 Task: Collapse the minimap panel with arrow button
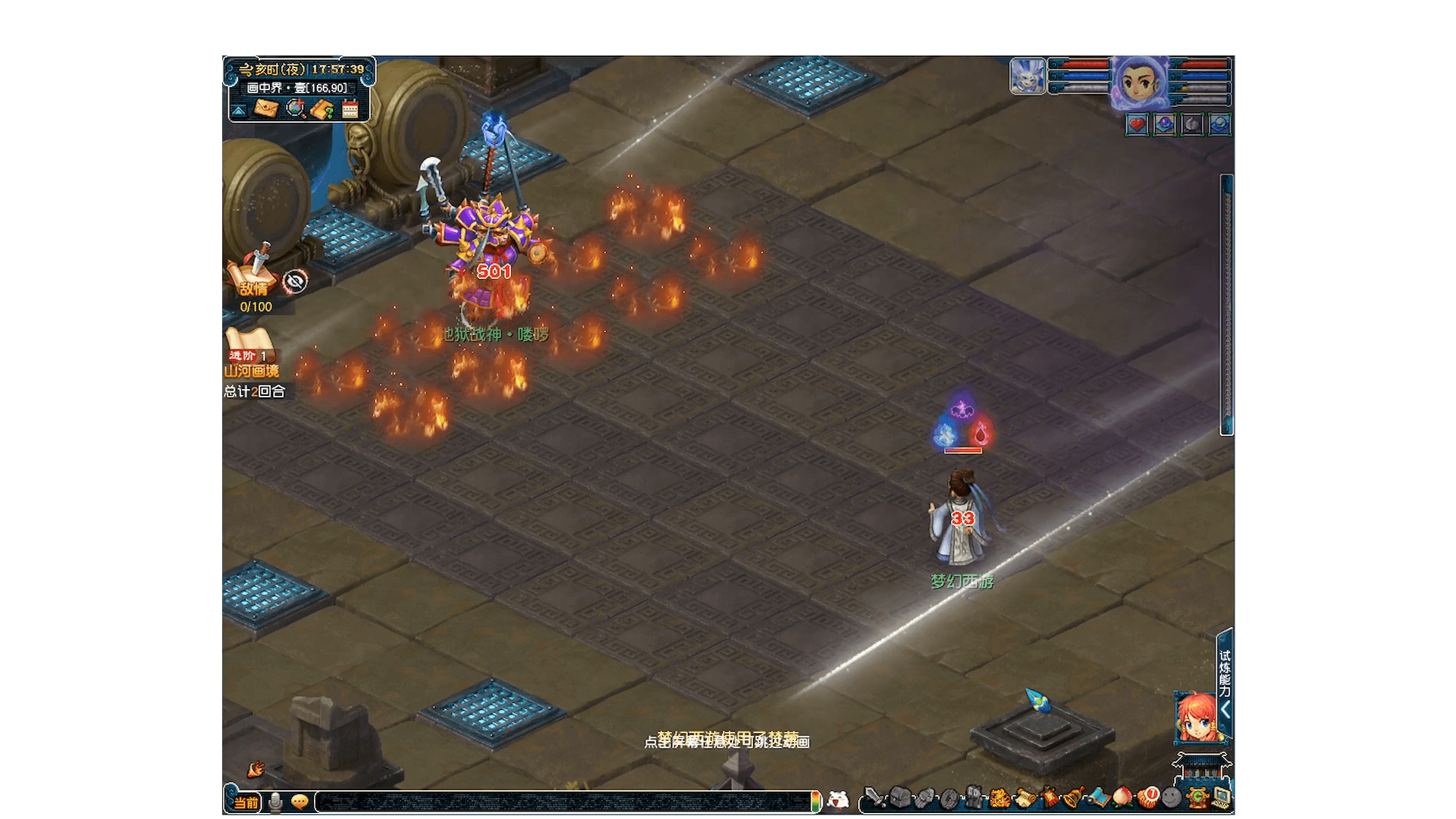coord(239,111)
